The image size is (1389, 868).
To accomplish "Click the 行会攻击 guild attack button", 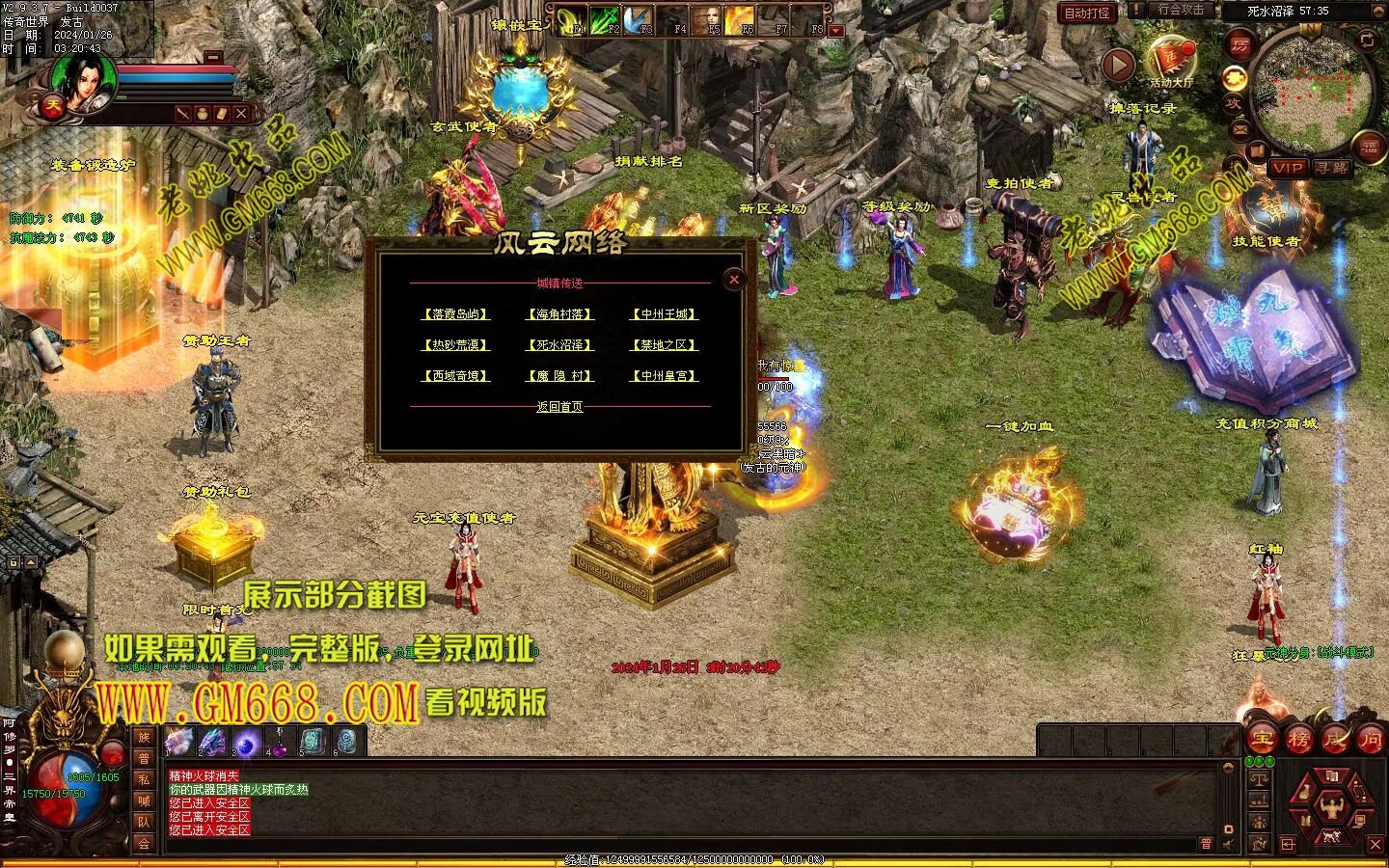I will (x=1180, y=10).
